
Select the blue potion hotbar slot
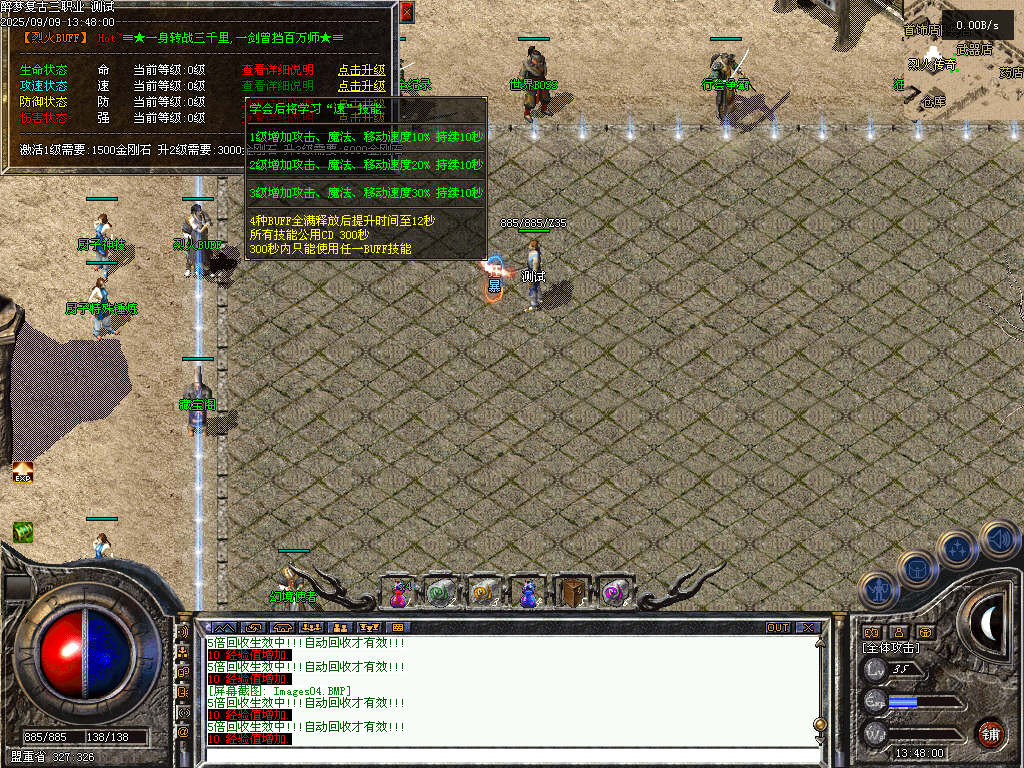click(x=526, y=593)
